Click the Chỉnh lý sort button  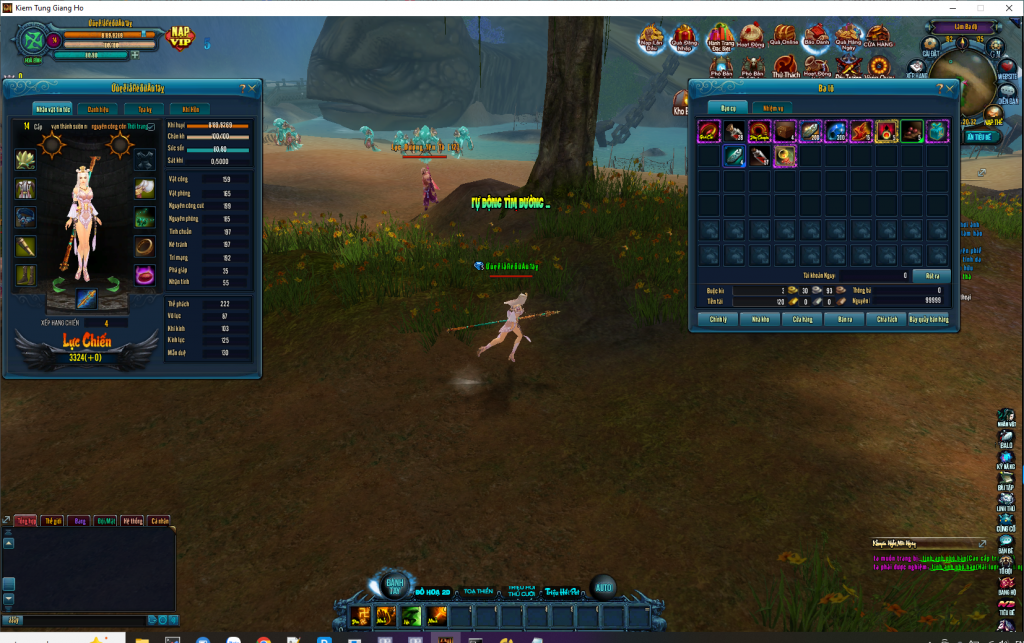(717, 319)
